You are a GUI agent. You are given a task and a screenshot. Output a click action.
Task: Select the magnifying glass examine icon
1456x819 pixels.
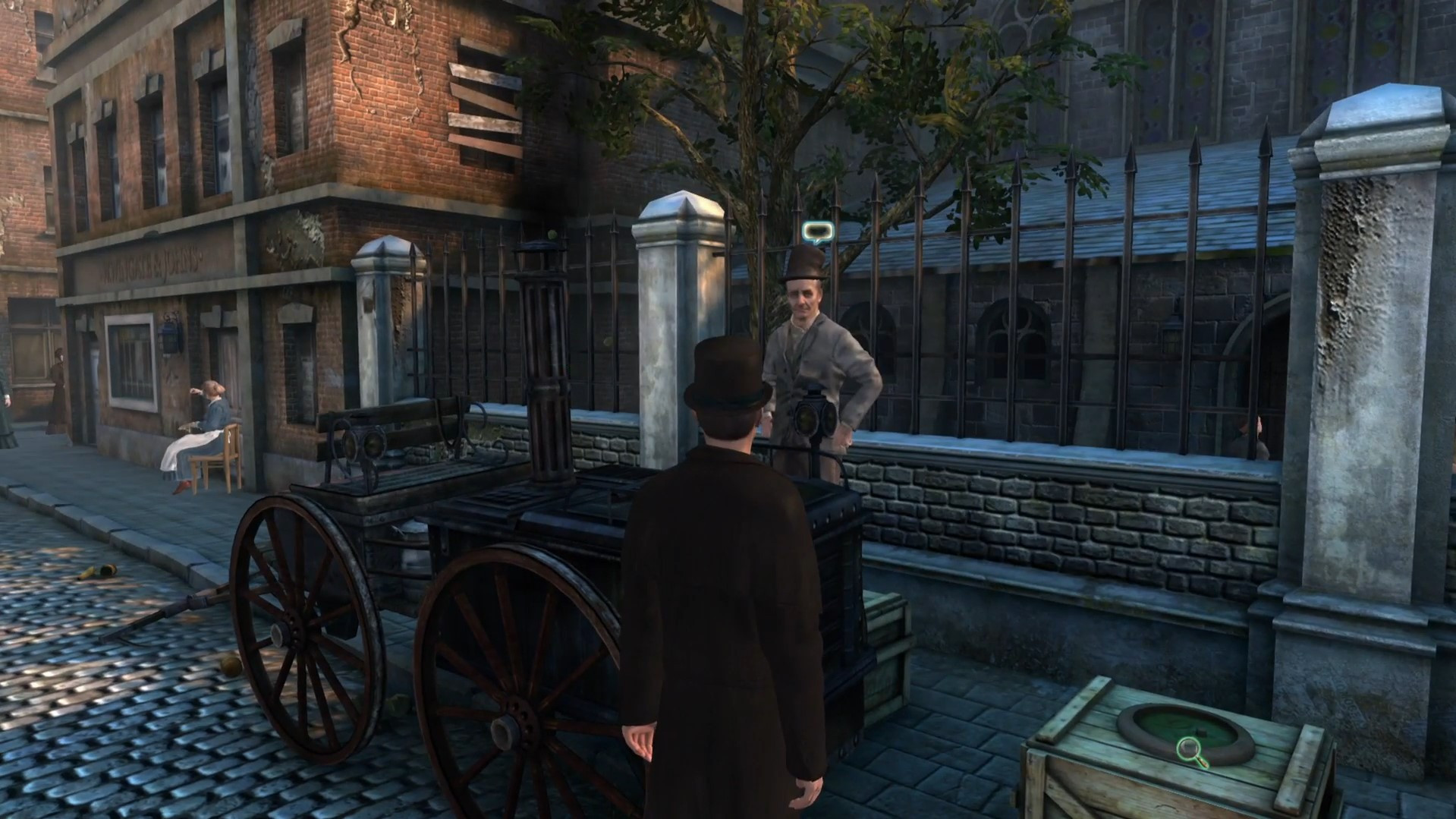pos(1192,750)
